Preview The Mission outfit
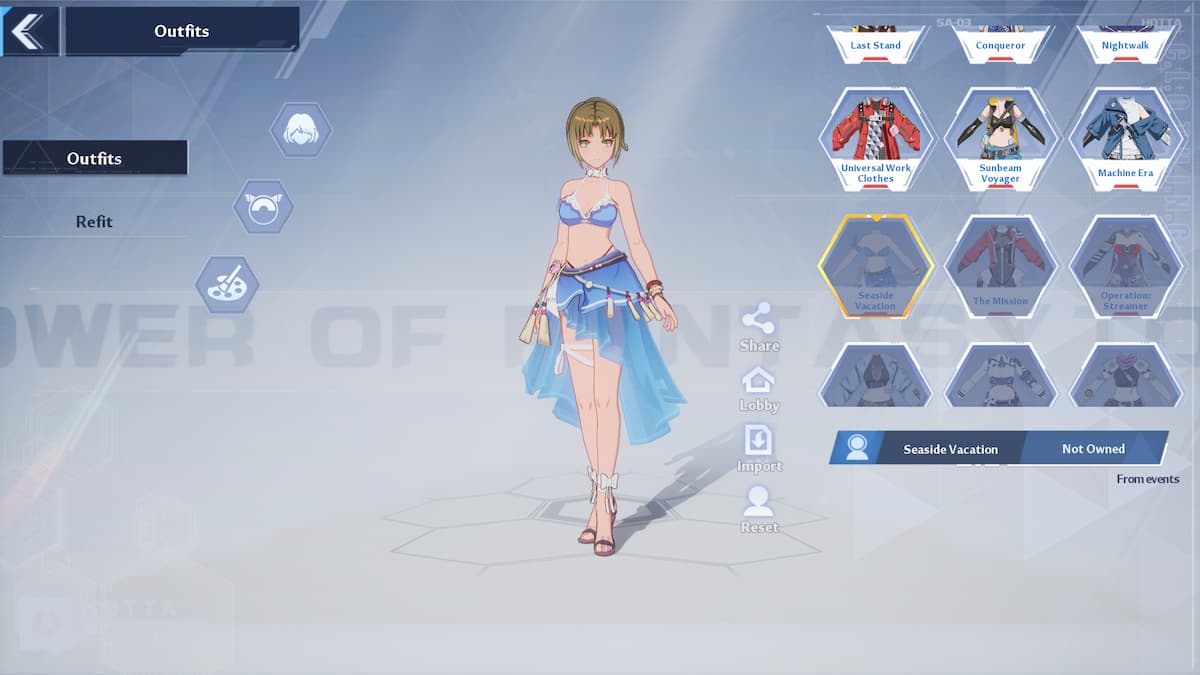The height and width of the screenshot is (675, 1200). tap(1000, 265)
